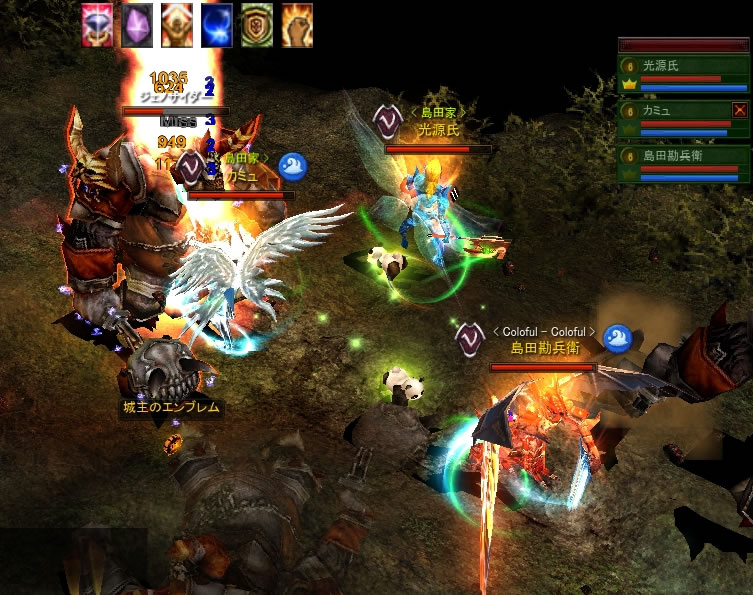Click the diamond gem buff icon
This screenshot has height=595, width=753.
coord(97,25)
